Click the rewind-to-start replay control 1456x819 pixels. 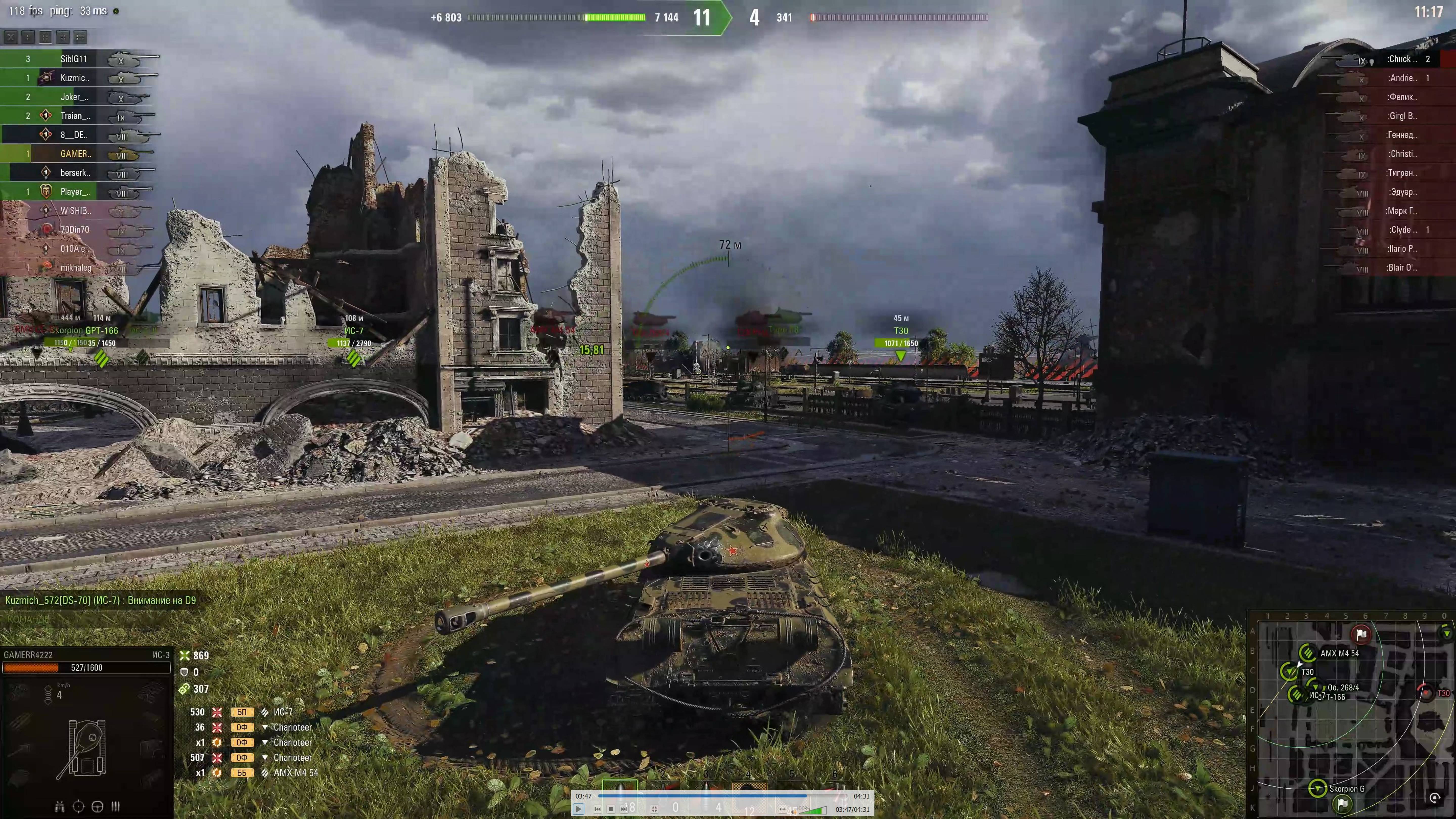click(597, 809)
